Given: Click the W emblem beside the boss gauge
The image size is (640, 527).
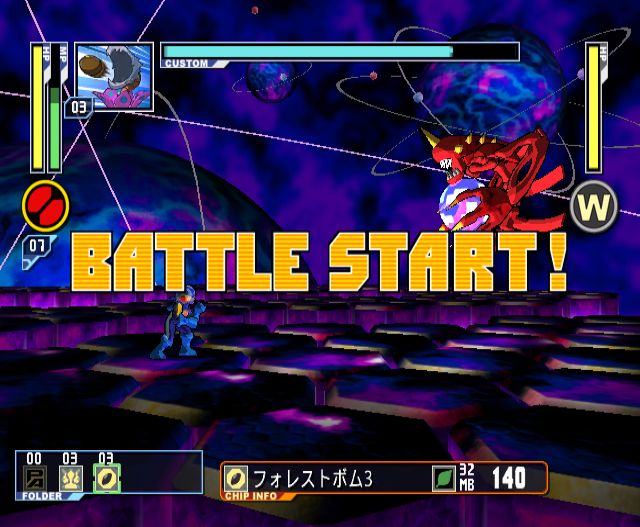Looking at the screenshot, I should pyautogui.click(x=595, y=207).
